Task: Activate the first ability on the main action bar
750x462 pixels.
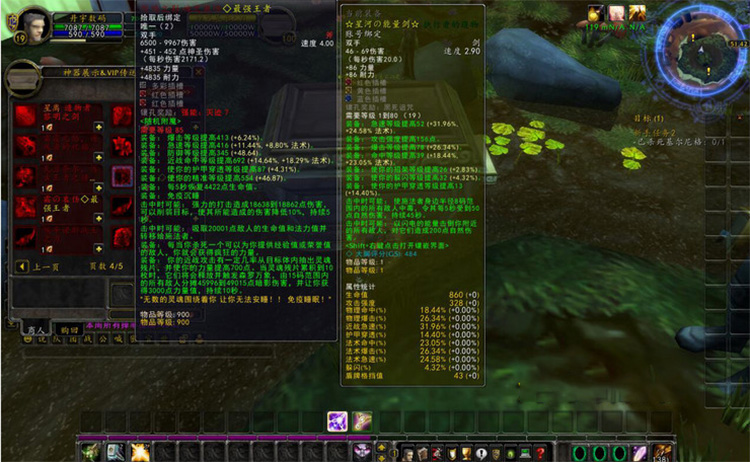Action: click(91, 452)
